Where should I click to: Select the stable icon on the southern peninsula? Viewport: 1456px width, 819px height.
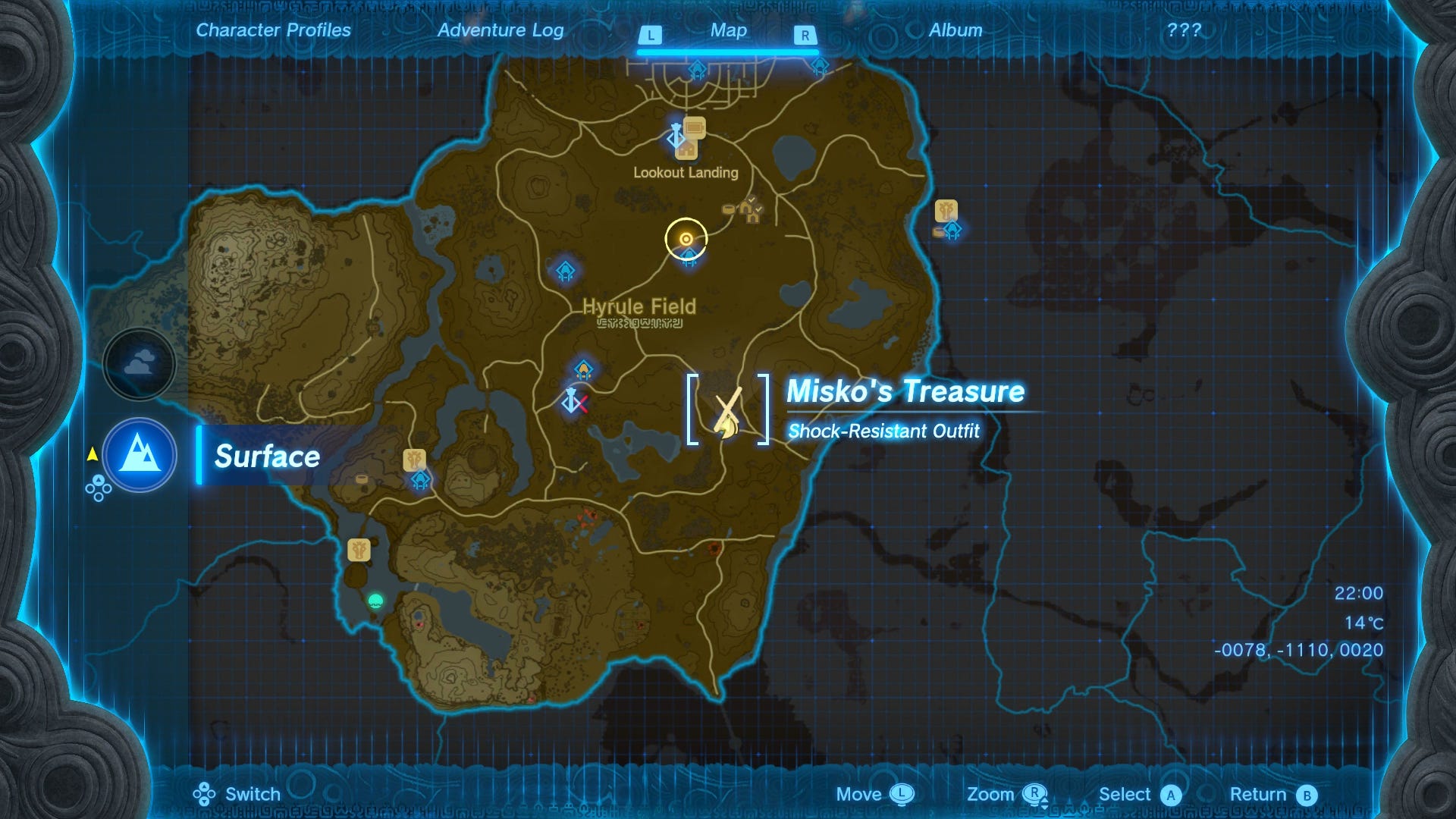click(358, 551)
